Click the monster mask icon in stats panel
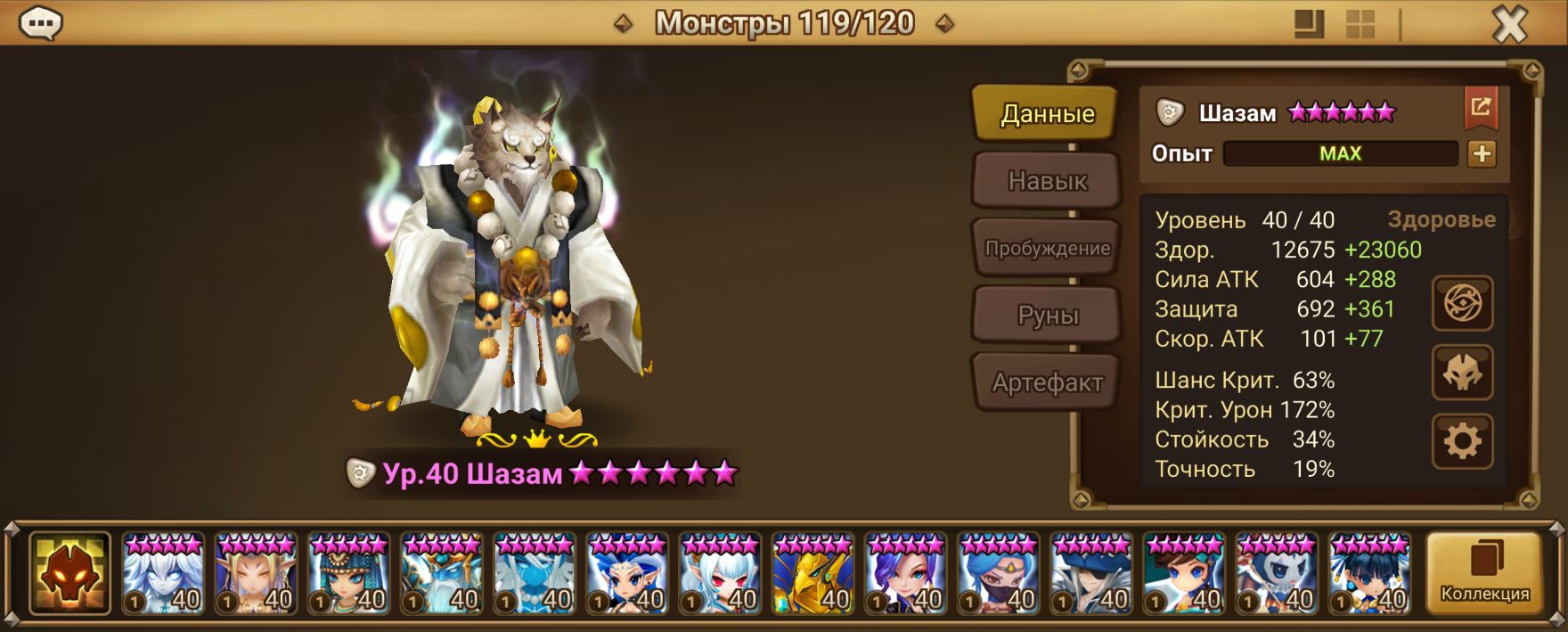 coord(1462,373)
